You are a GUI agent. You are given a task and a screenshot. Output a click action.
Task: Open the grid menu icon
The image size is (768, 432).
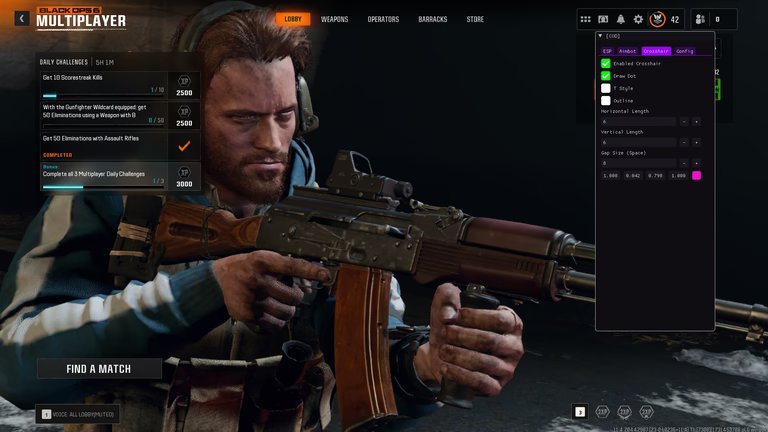point(585,19)
